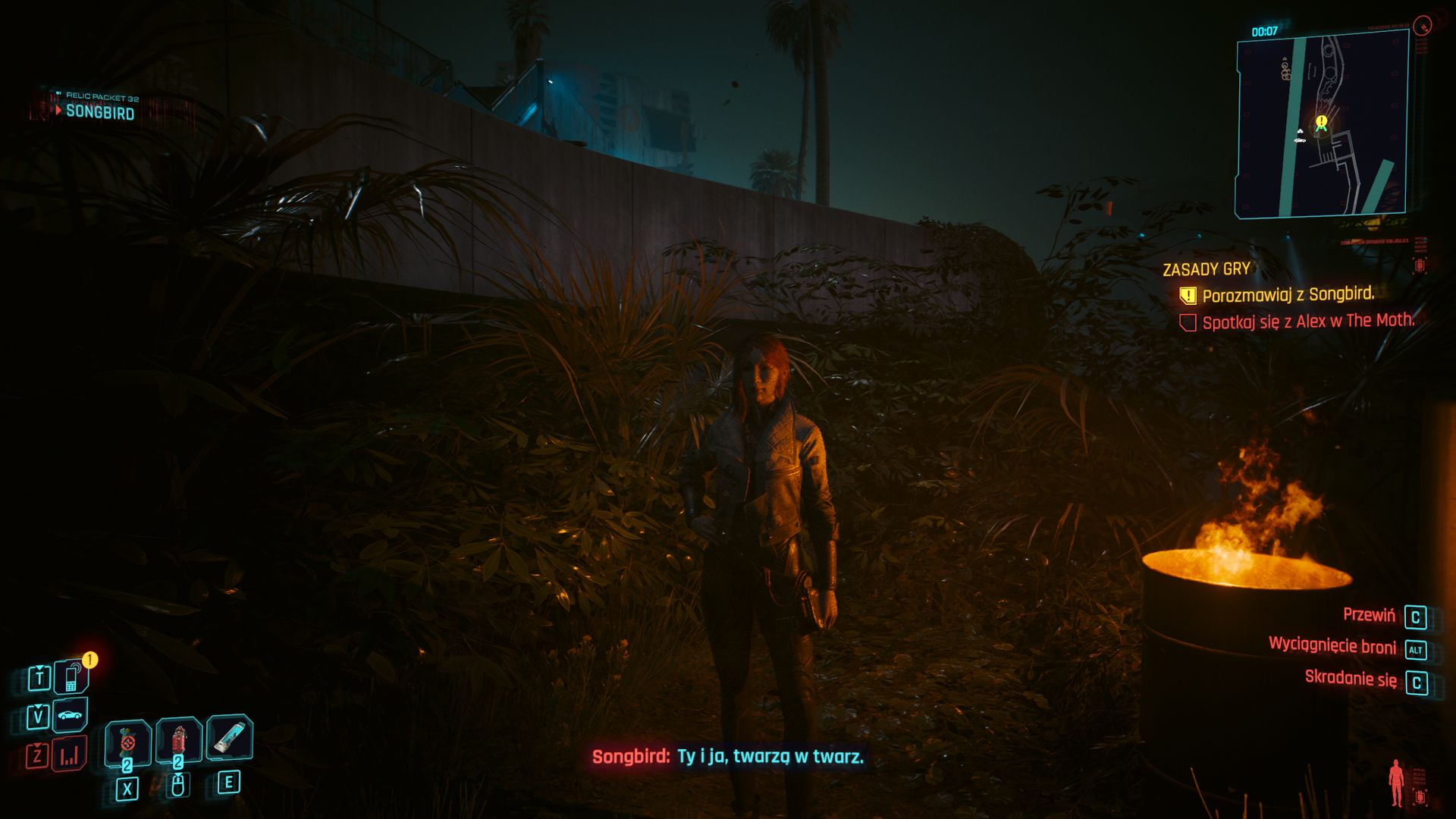Image resolution: width=1456 pixels, height=819 pixels.
Task: Open the red signal bars icon
Action: coord(70,755)
